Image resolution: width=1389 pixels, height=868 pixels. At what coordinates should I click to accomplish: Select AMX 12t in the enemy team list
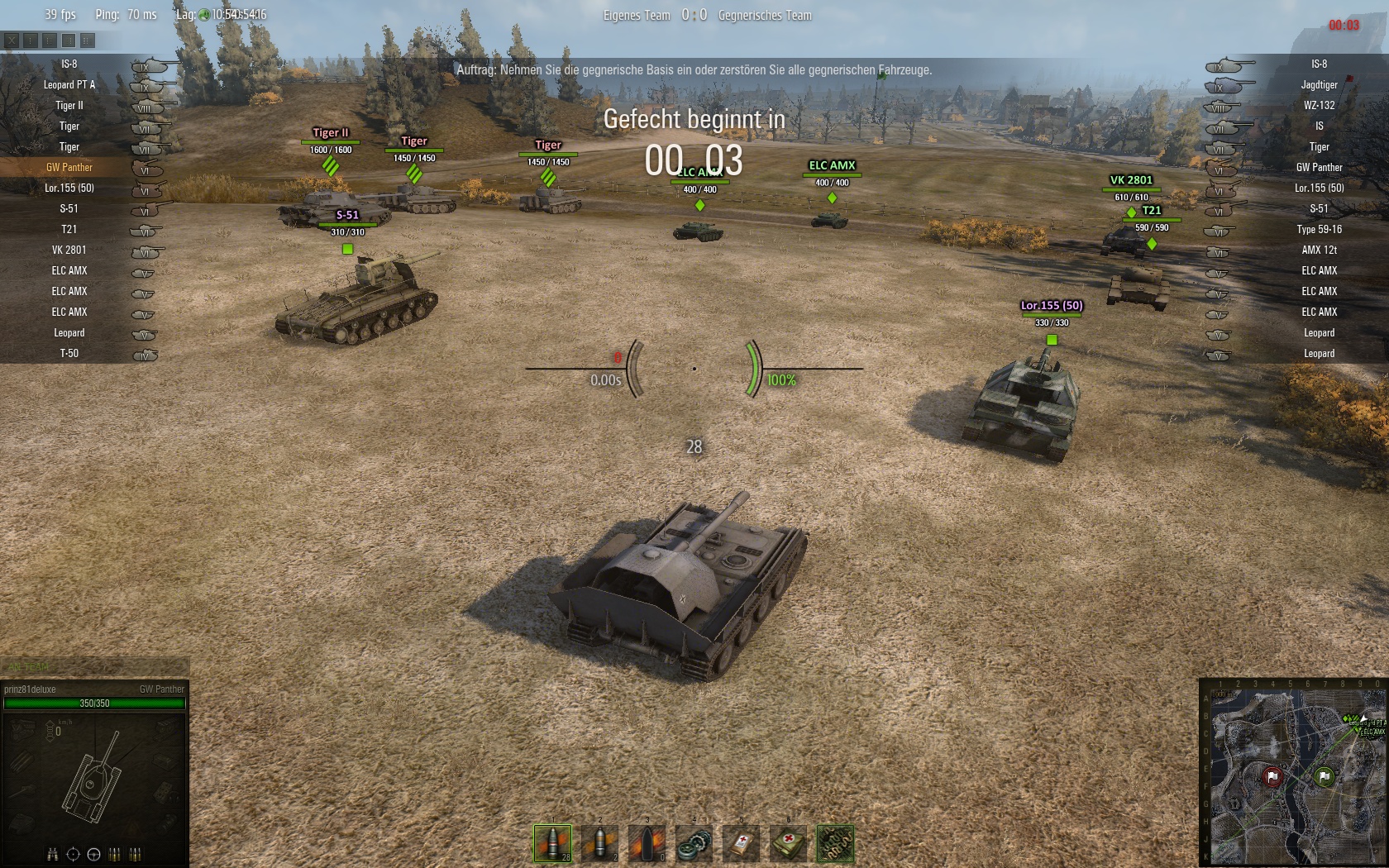click(1319, 250)
